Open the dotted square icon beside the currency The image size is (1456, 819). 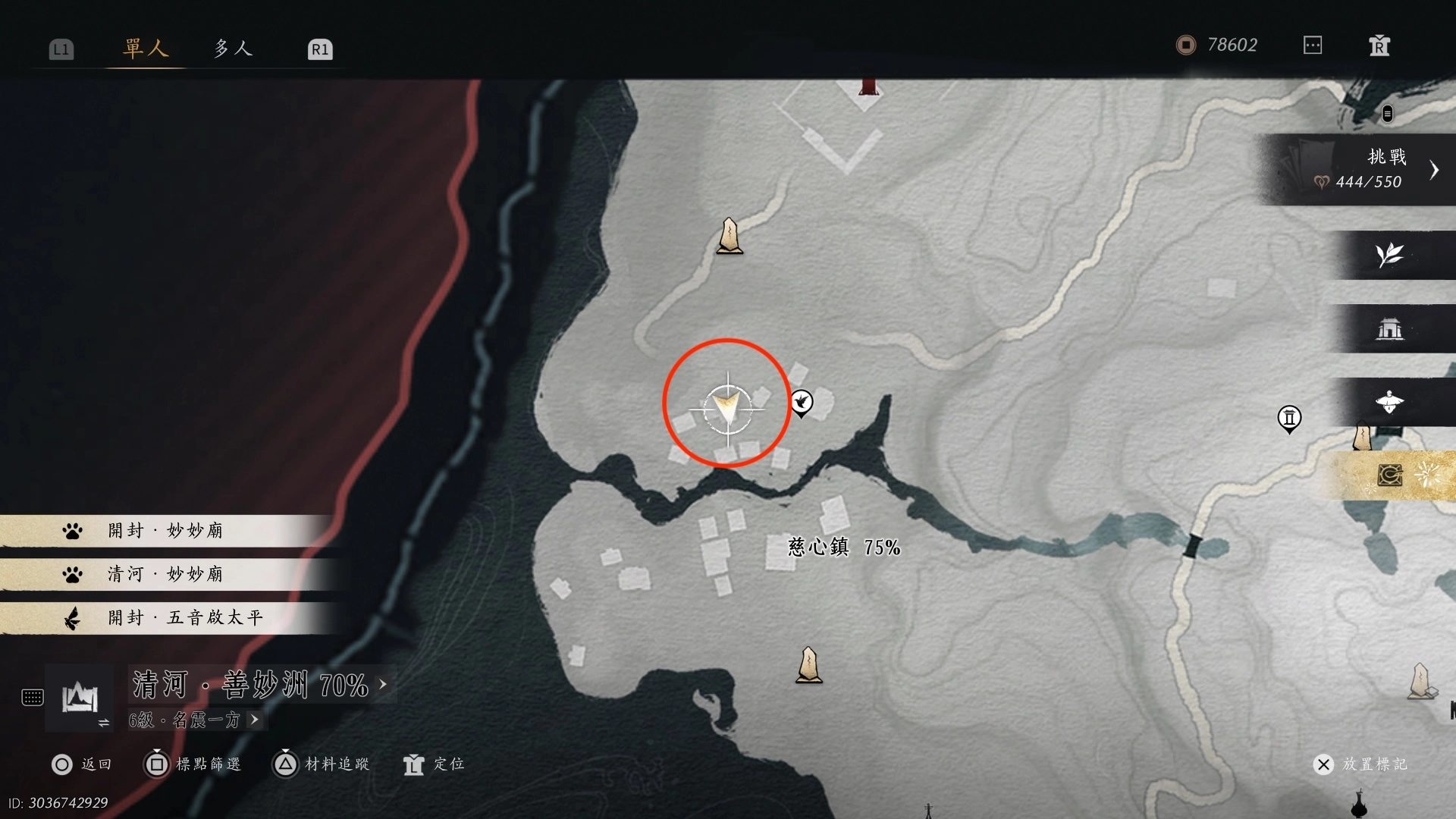pos(1313,45)
